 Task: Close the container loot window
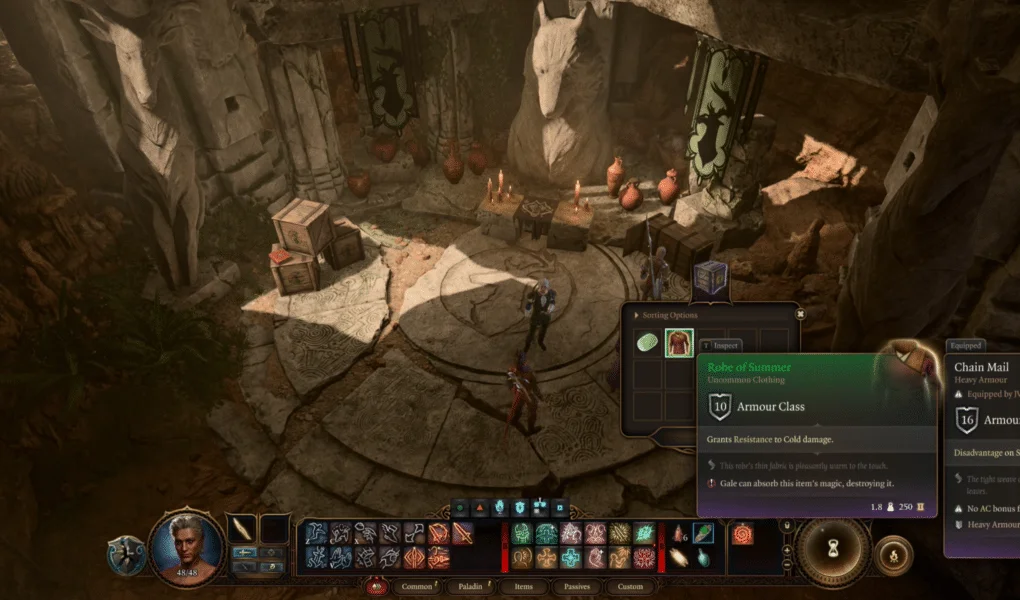coord(800,313)
